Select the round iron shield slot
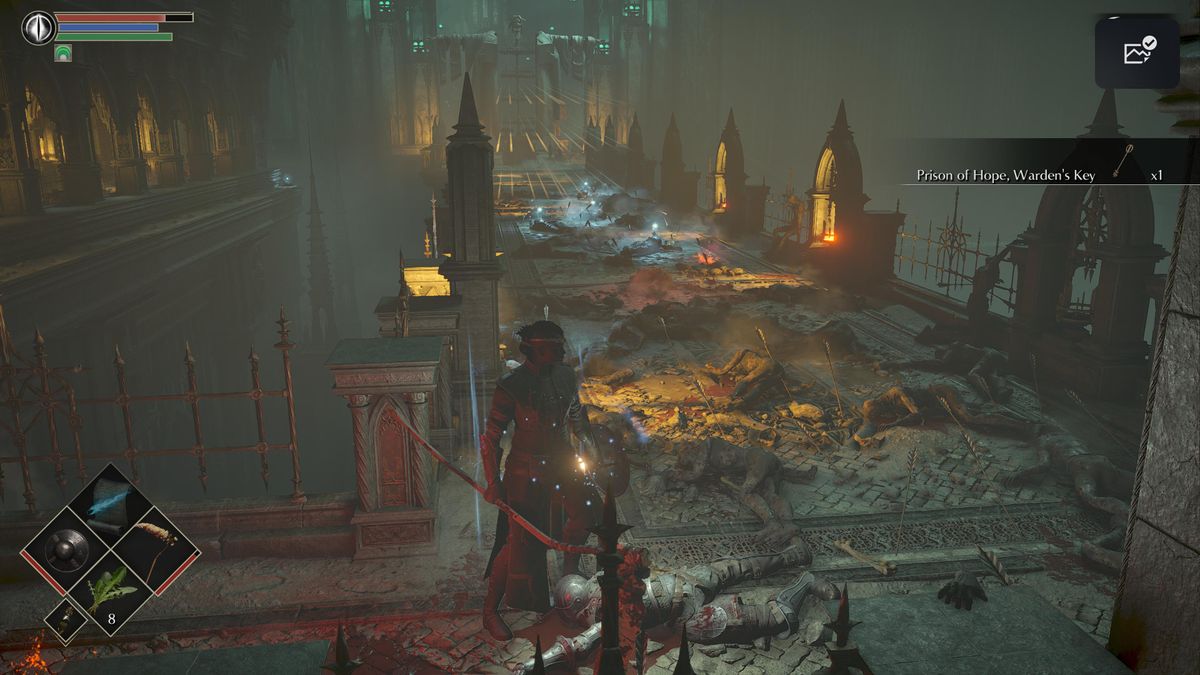Screen dimensions: 1200x675 tap(66, 549)
